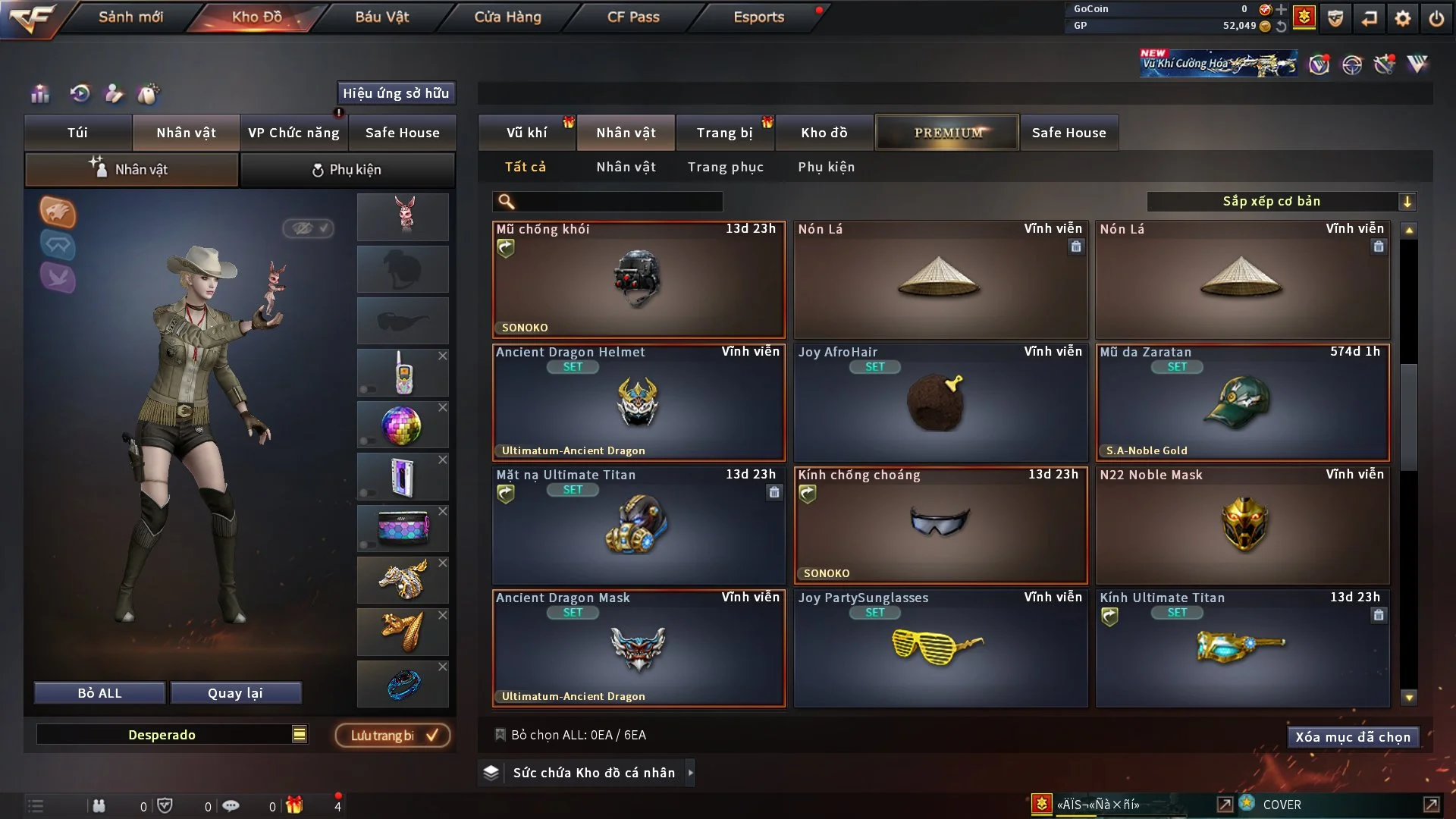Click the Quay lại button
The width and height of the screenshot is (1456, 819).
(235, 693)
